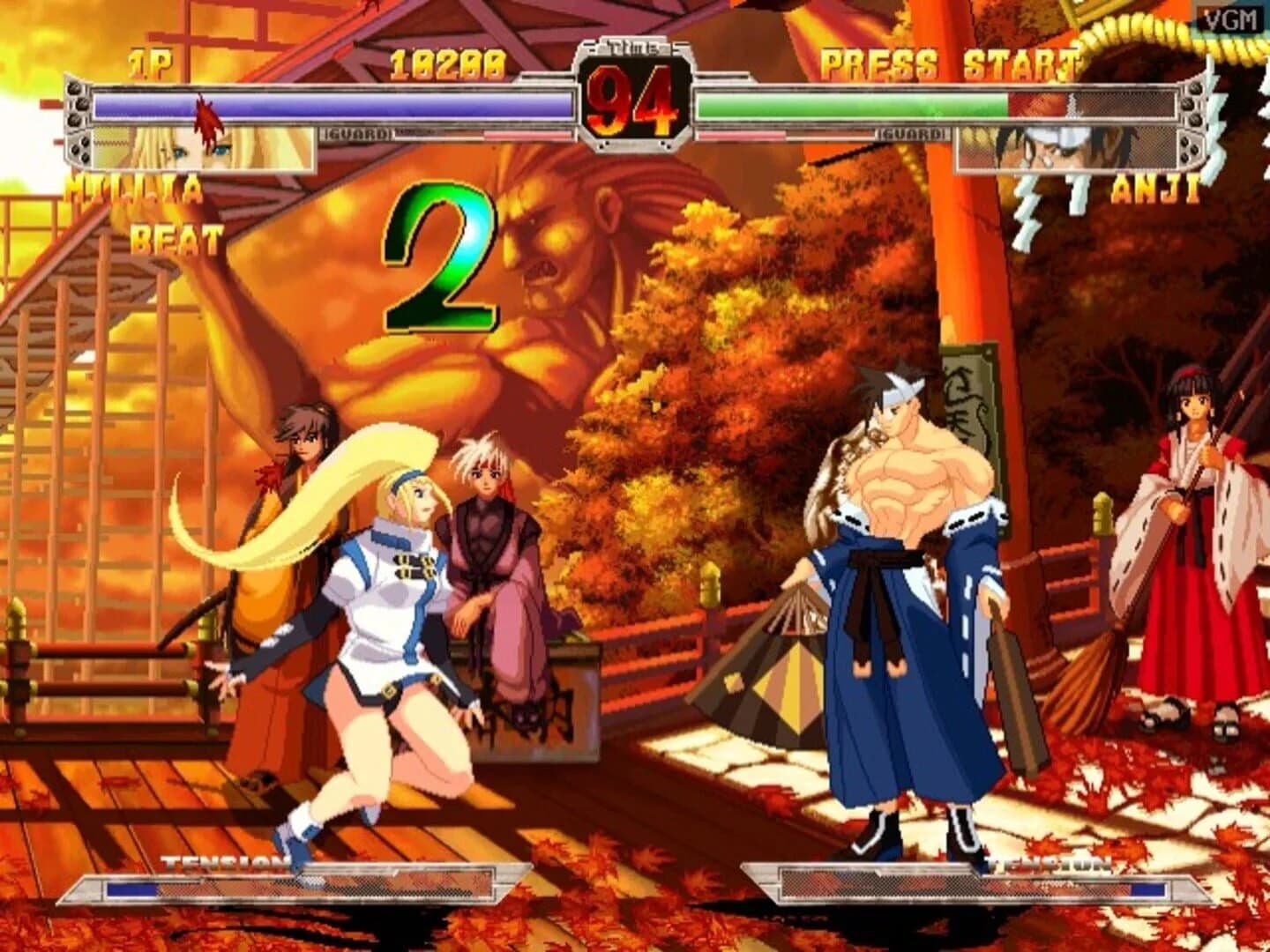Click the PRESS START prompt
The height and width of the screenshot is (952, 1270).
coord(948,60)
